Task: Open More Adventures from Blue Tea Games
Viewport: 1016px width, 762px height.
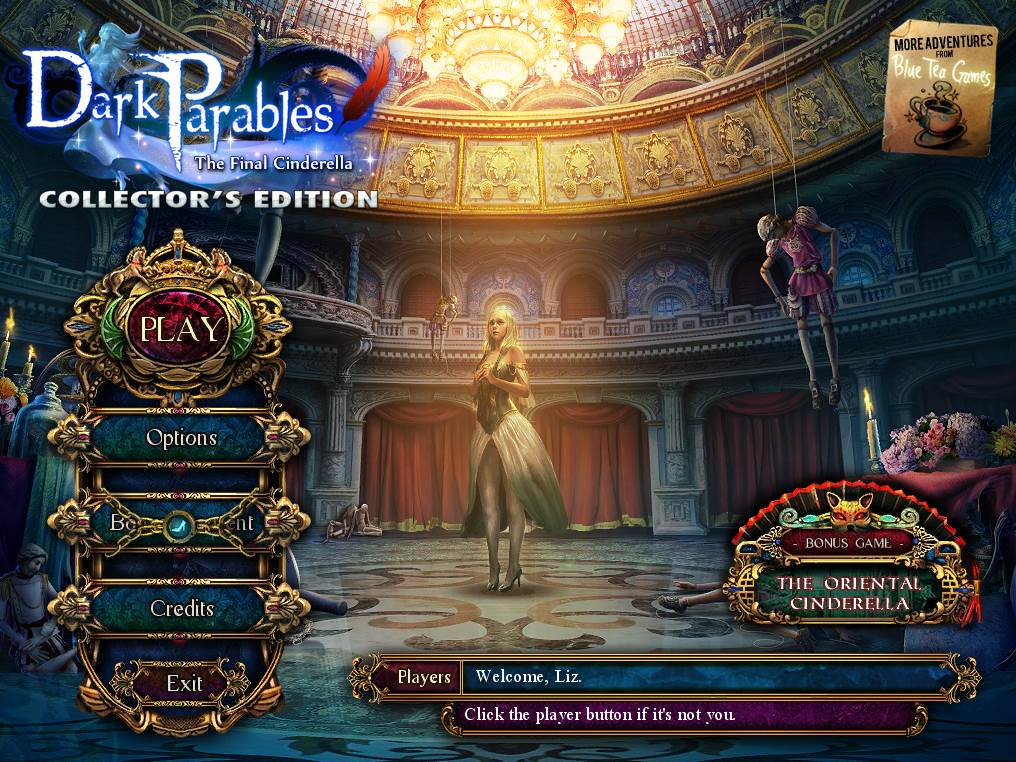Action: [x=944, y=90]
